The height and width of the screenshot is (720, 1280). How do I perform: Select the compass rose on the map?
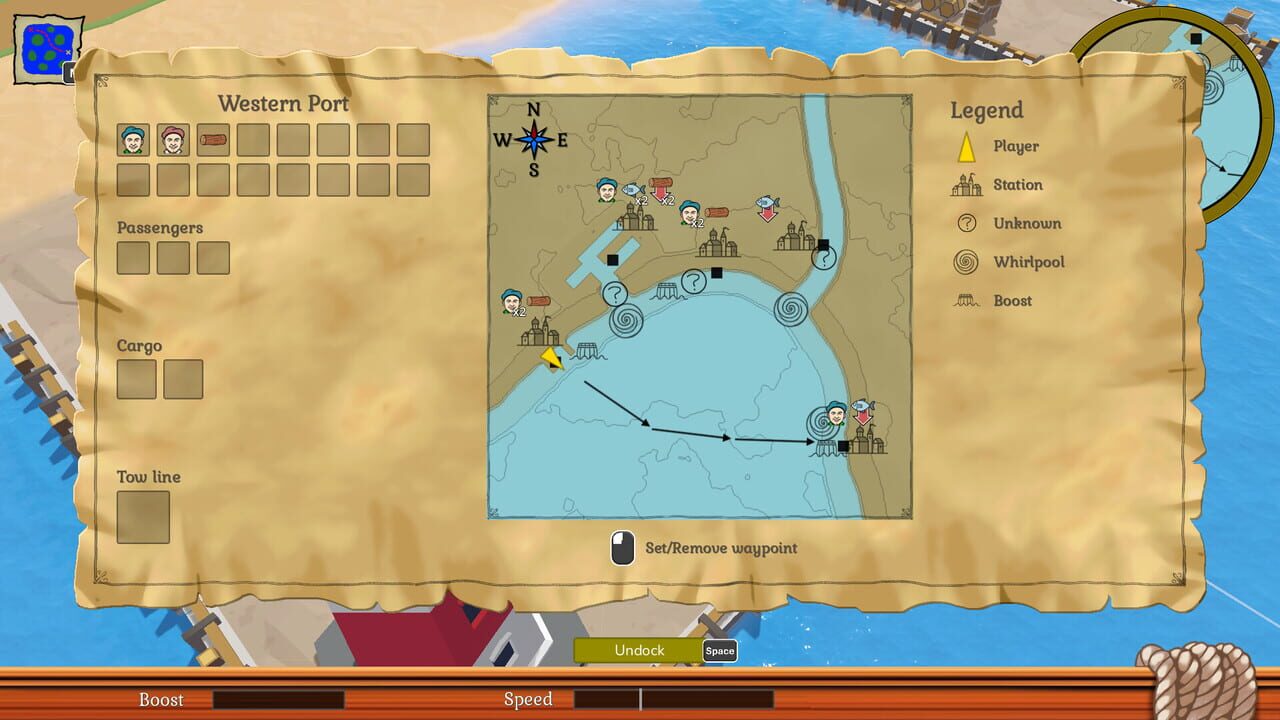tap(536, 141)
